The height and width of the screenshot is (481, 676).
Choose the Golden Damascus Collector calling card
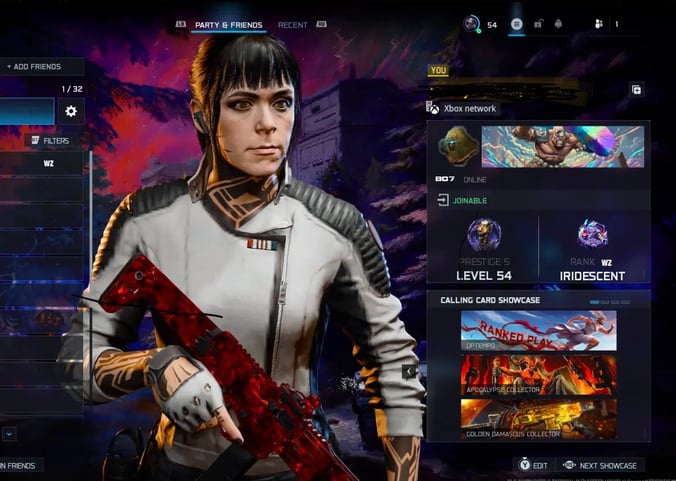point(538,419)
